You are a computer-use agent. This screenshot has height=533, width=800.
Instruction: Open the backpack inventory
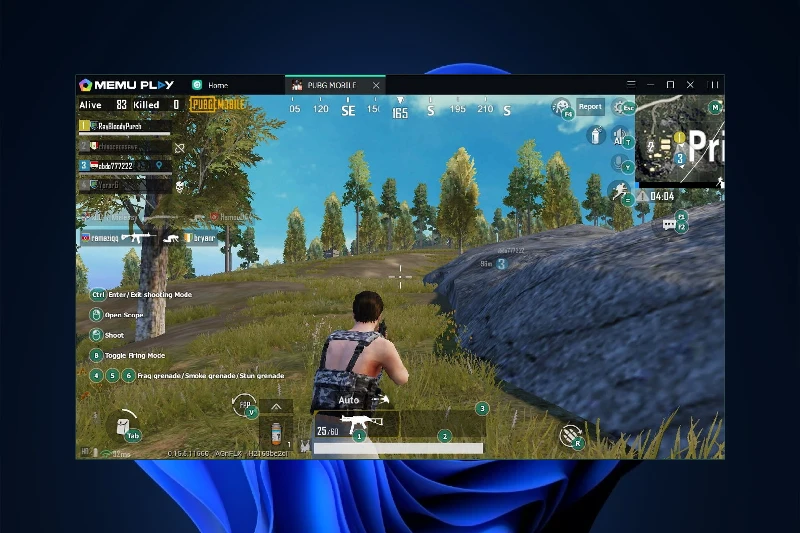pyautogui.click(x=124, y=425)
